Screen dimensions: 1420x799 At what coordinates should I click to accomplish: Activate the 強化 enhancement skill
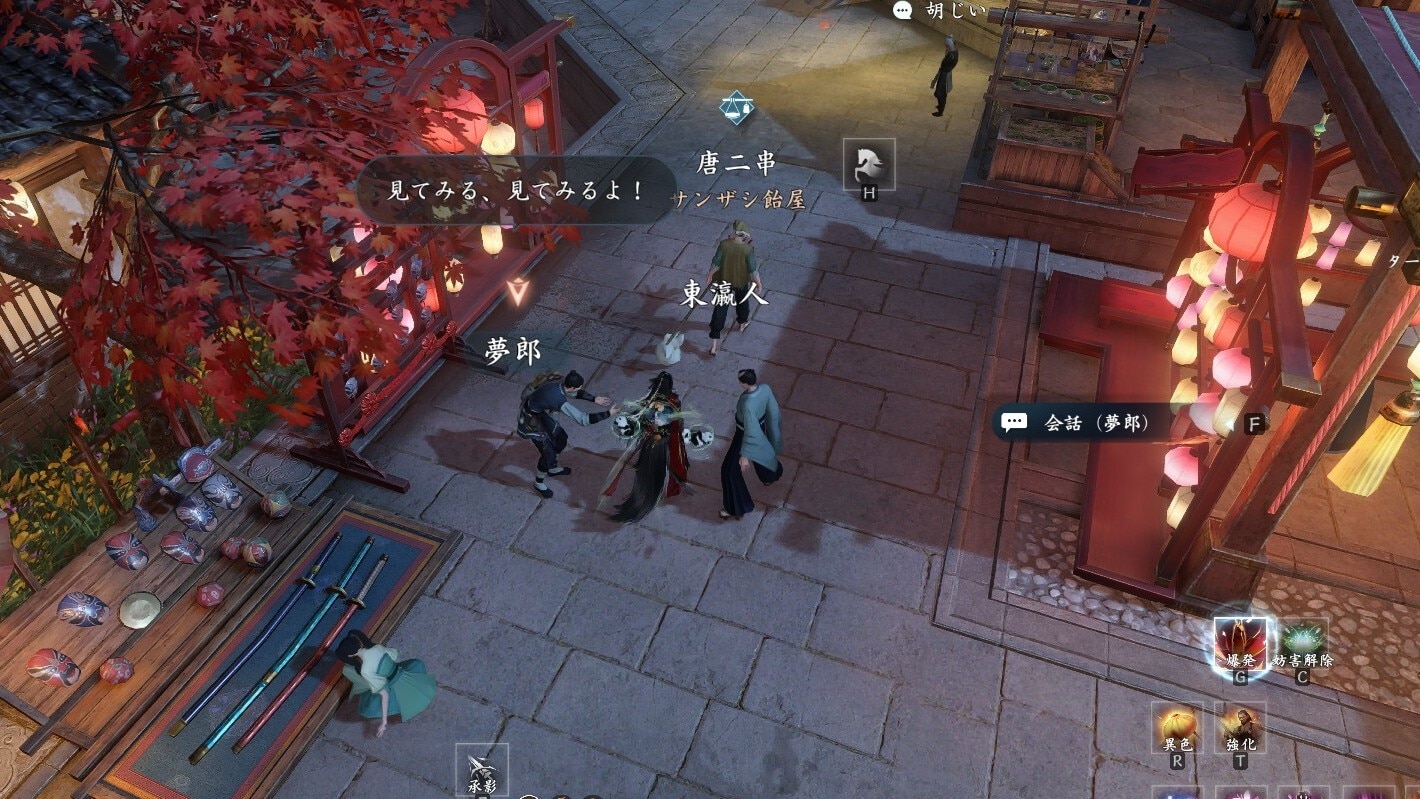coord(1240,727)
